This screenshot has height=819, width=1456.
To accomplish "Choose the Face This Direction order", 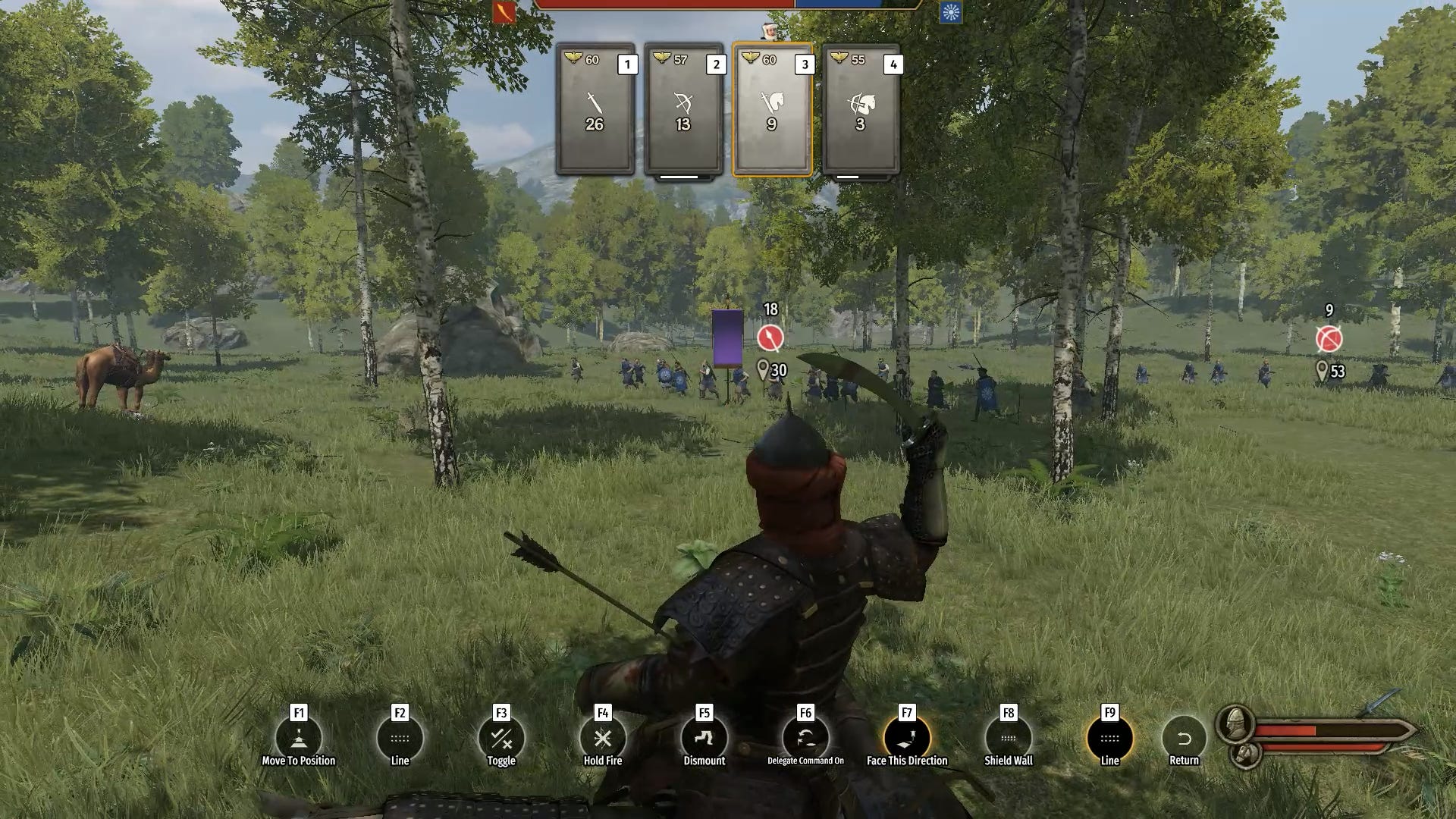I will point(907,738).
